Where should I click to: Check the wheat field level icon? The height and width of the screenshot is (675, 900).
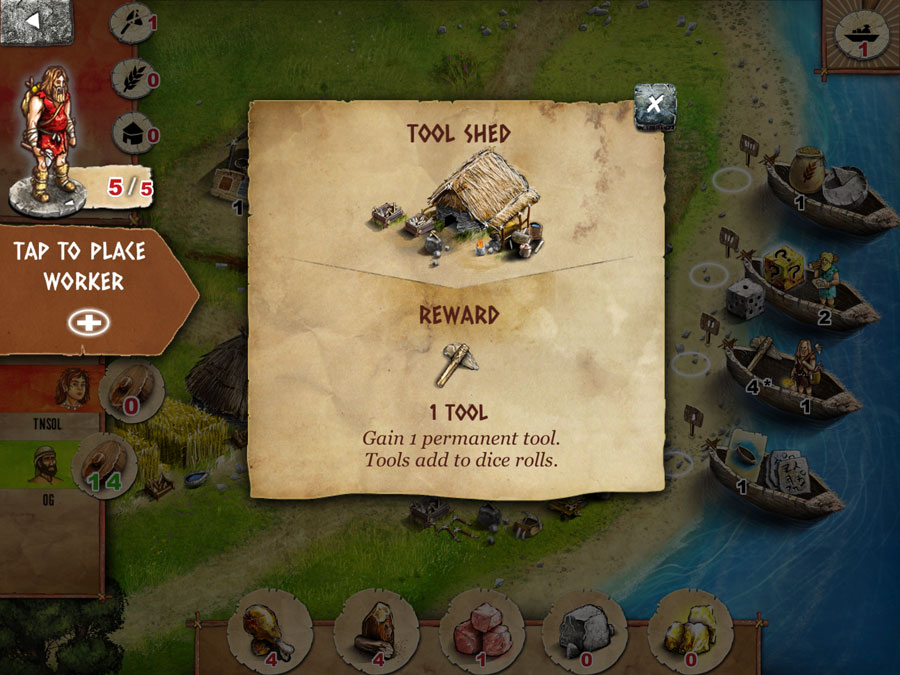pos(133,77)
